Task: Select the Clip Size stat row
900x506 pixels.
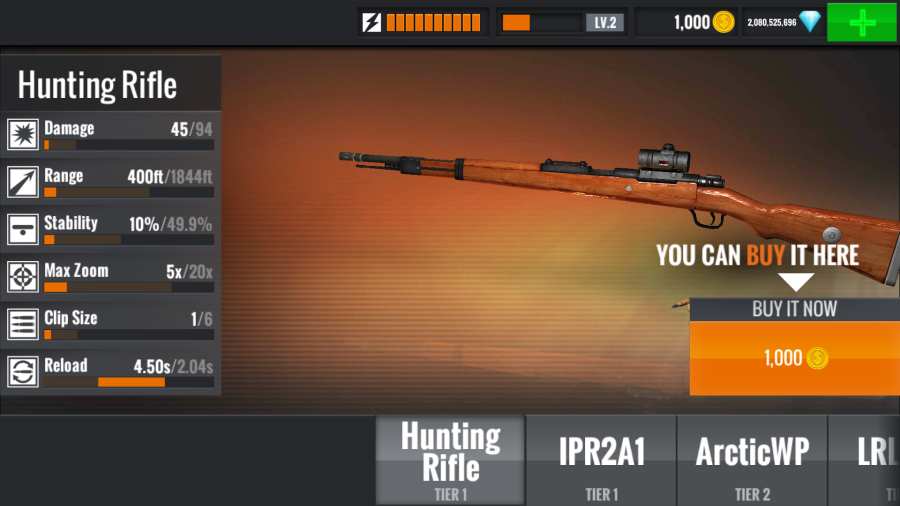Action: 110,323
